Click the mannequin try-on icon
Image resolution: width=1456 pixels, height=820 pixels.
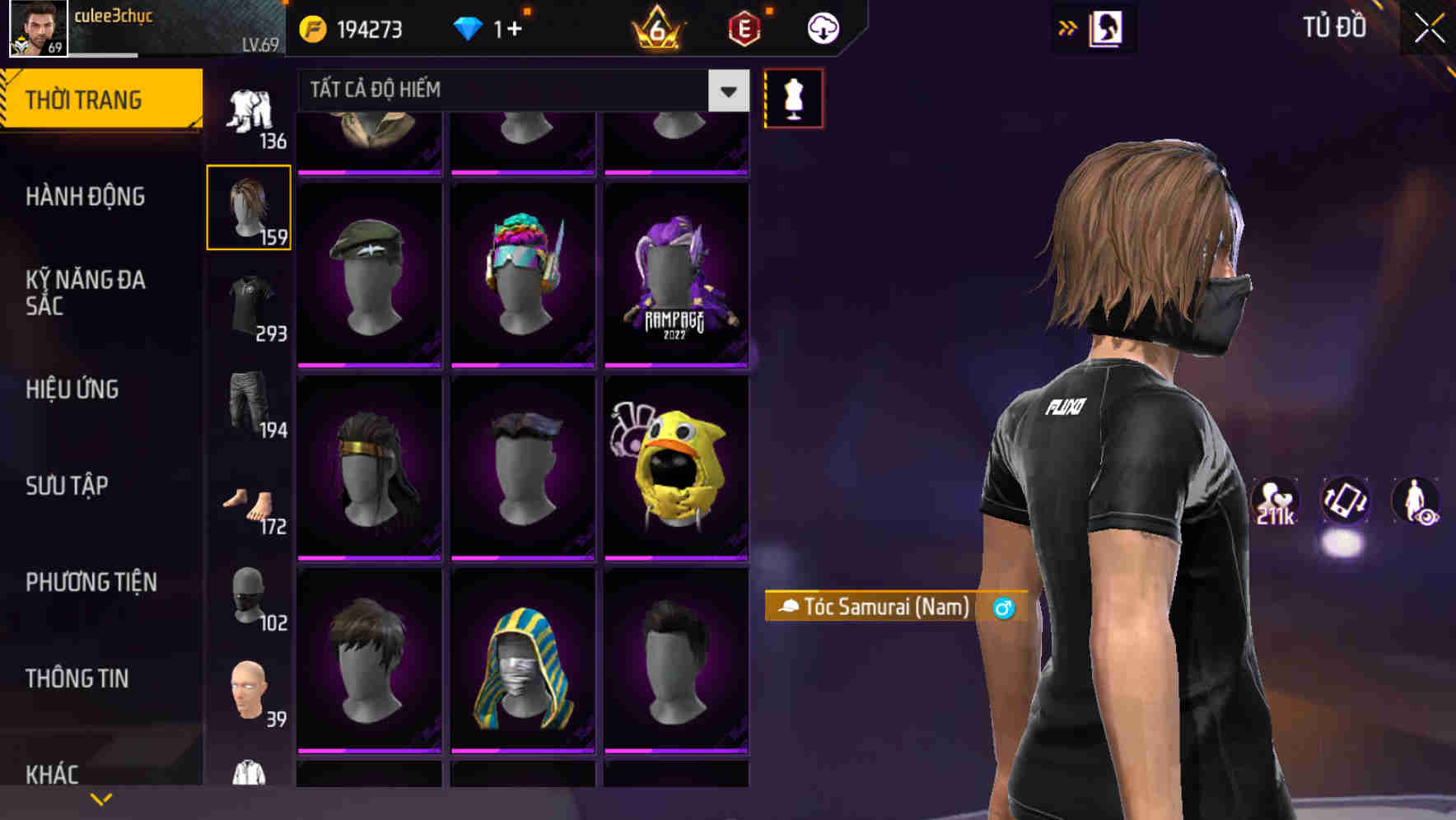792,98
